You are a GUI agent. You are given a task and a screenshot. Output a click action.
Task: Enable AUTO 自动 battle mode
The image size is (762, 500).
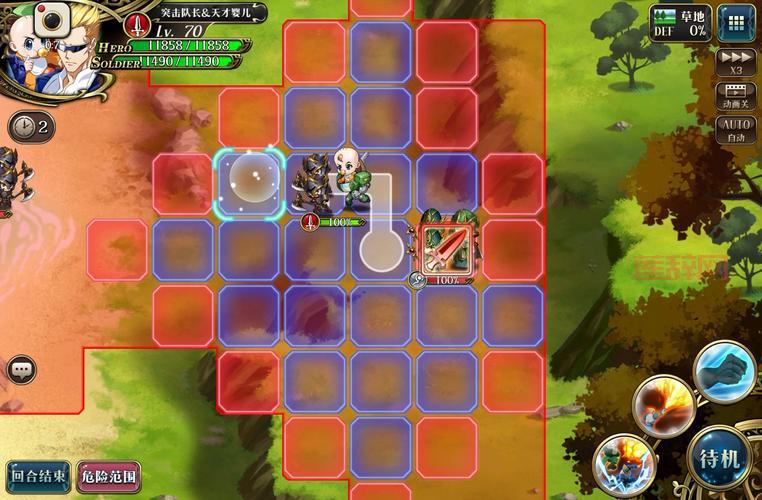point(736,130)
